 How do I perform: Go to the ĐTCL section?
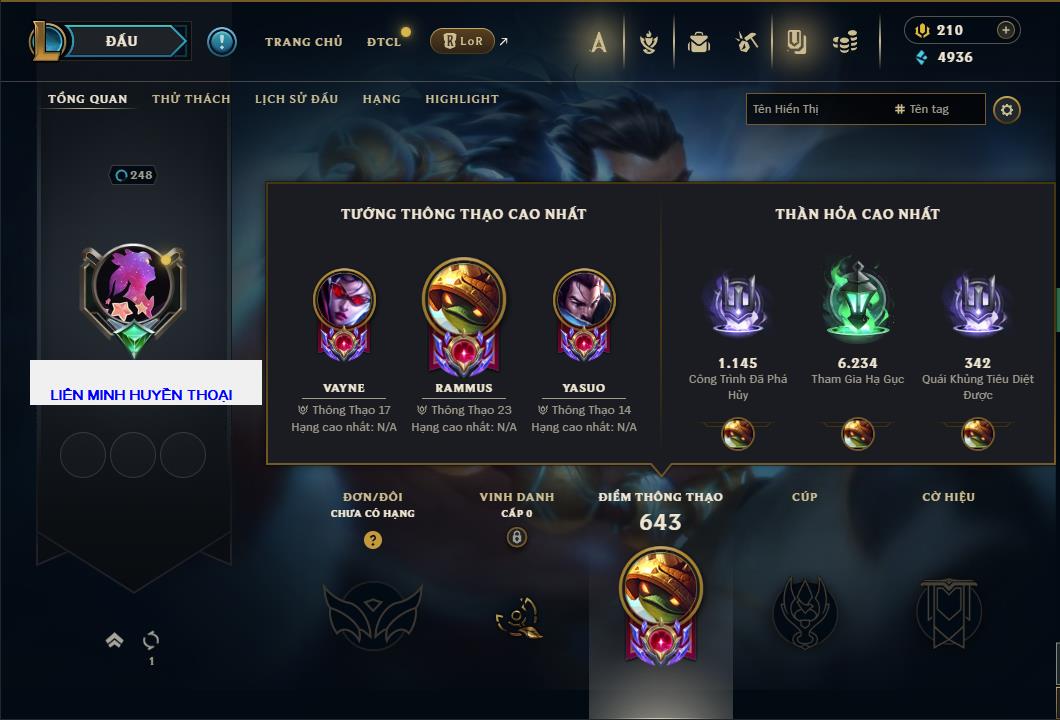pyautogui.click(x=384, y=42)
